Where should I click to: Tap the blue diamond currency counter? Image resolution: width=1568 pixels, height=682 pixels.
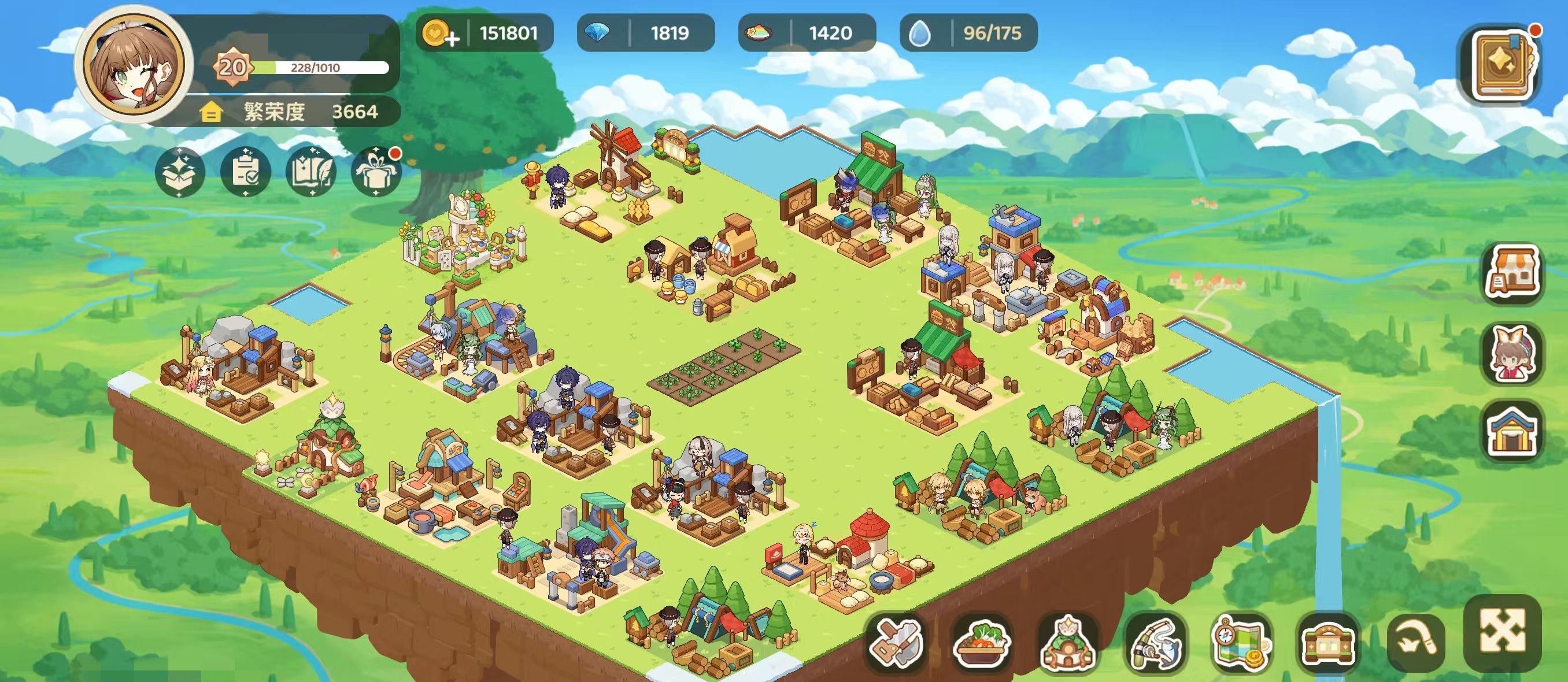(645, 33)
